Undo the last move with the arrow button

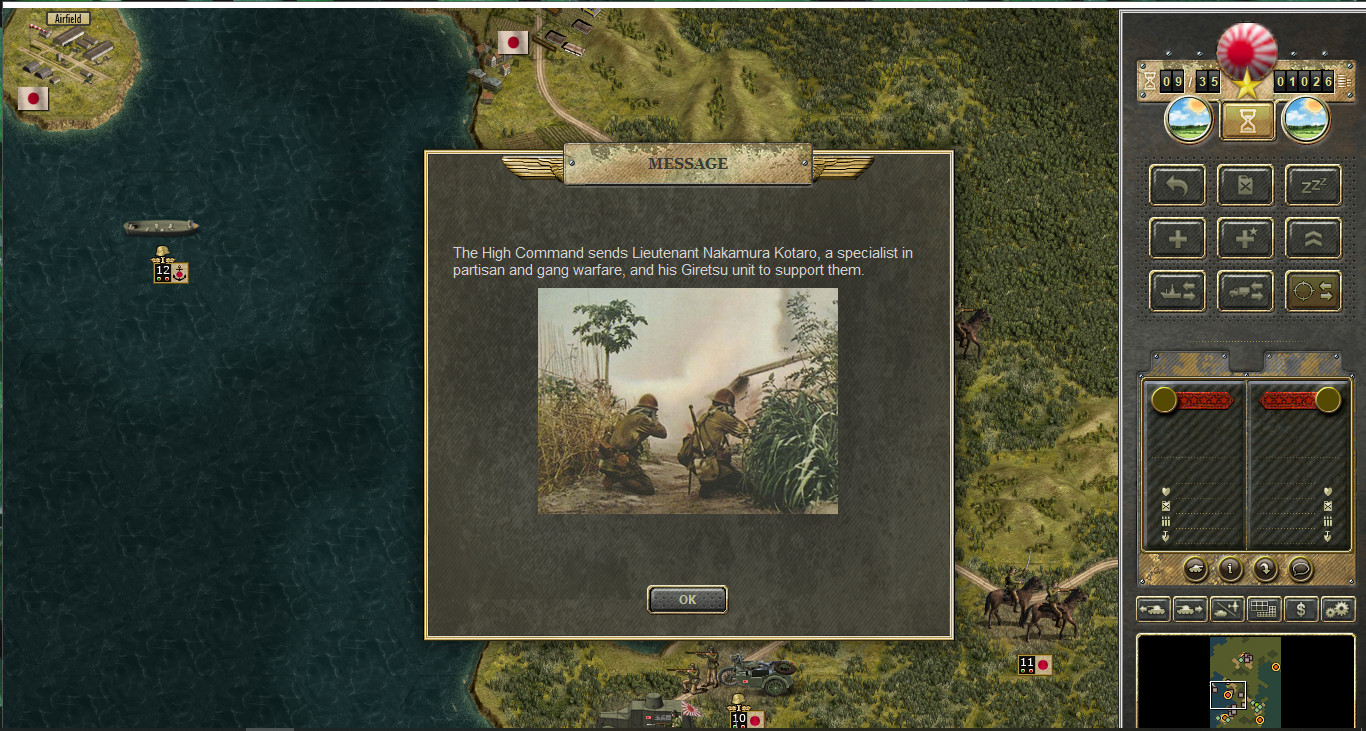(x=1177, y=185)
